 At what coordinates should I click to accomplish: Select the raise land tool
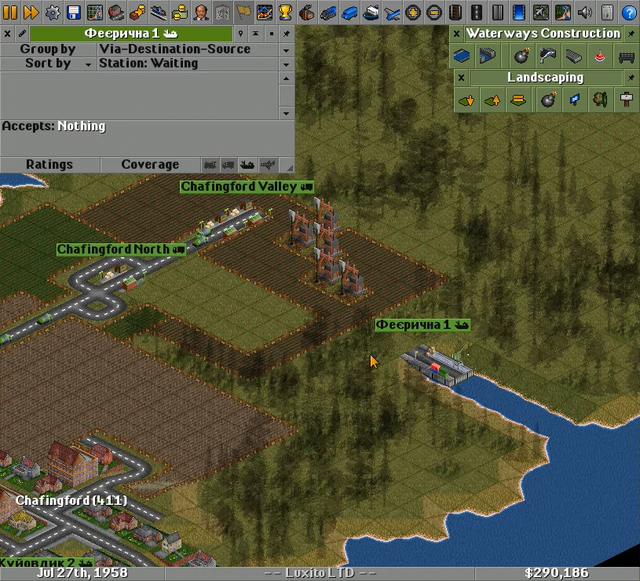pyautogui.click(x=492, y=100)
